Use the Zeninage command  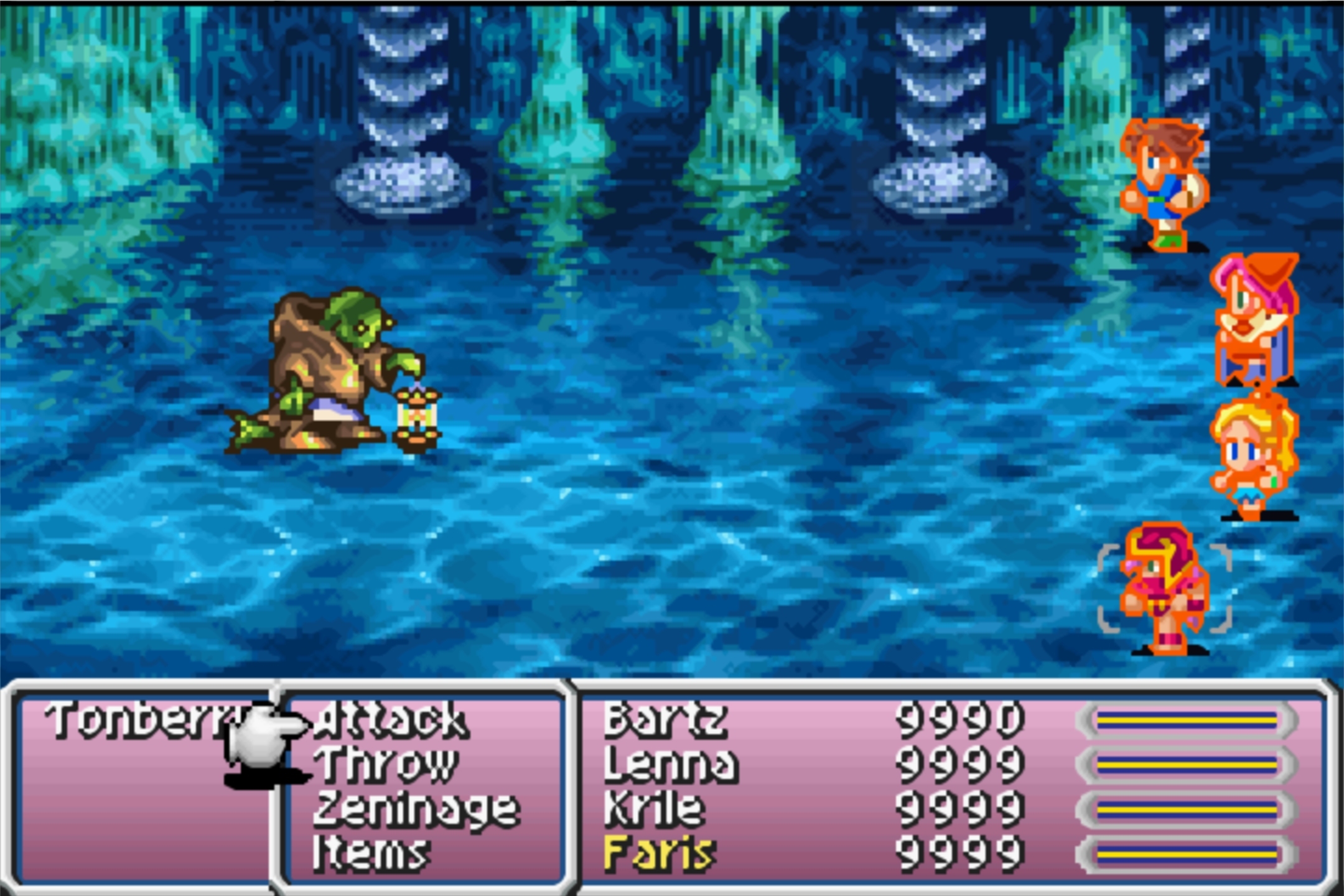(416, 809)
